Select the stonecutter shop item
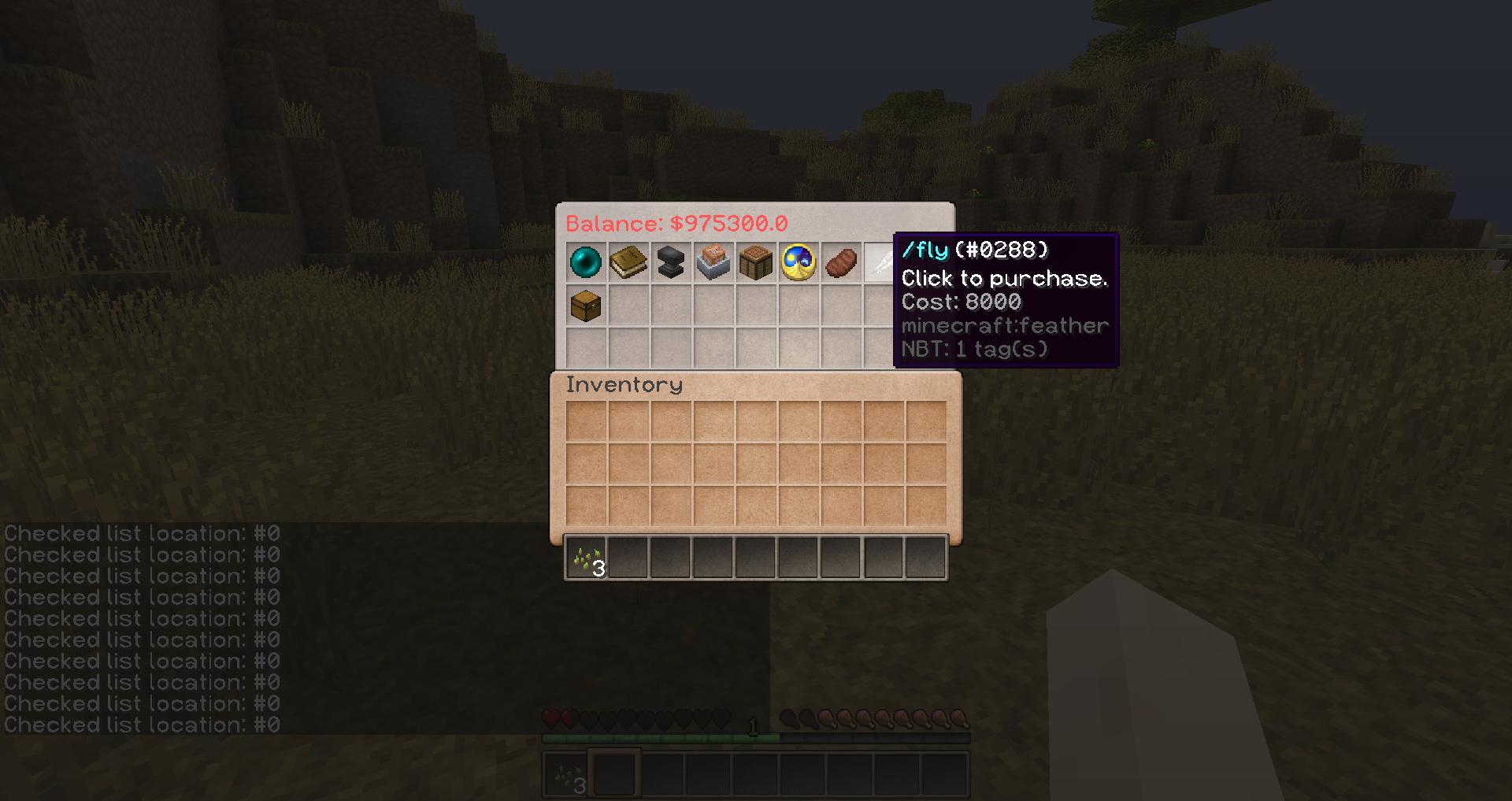This screenshot has width=1512, height=801. click(x=713, y=261)
